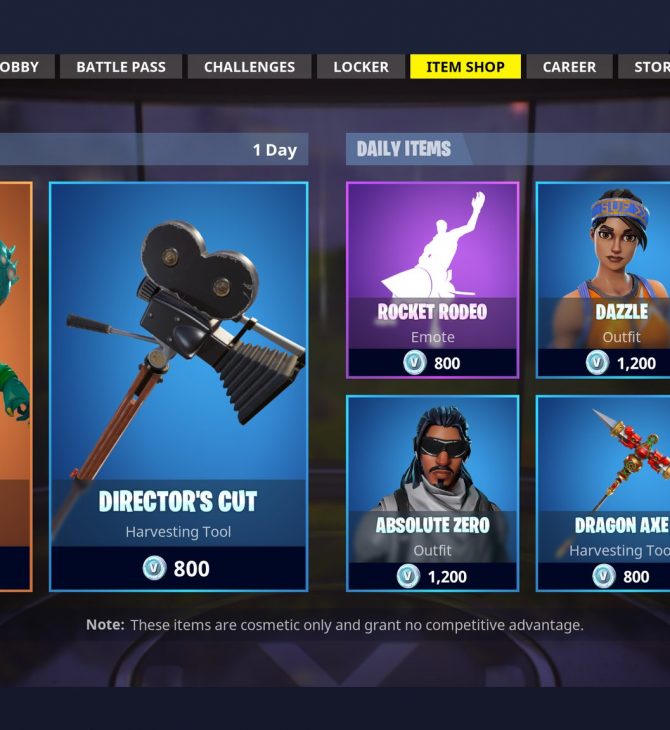Image resolution: width=670 pixels, height=730 pixels.
Task: Go to the Locker tab
Action: point(361,67)
